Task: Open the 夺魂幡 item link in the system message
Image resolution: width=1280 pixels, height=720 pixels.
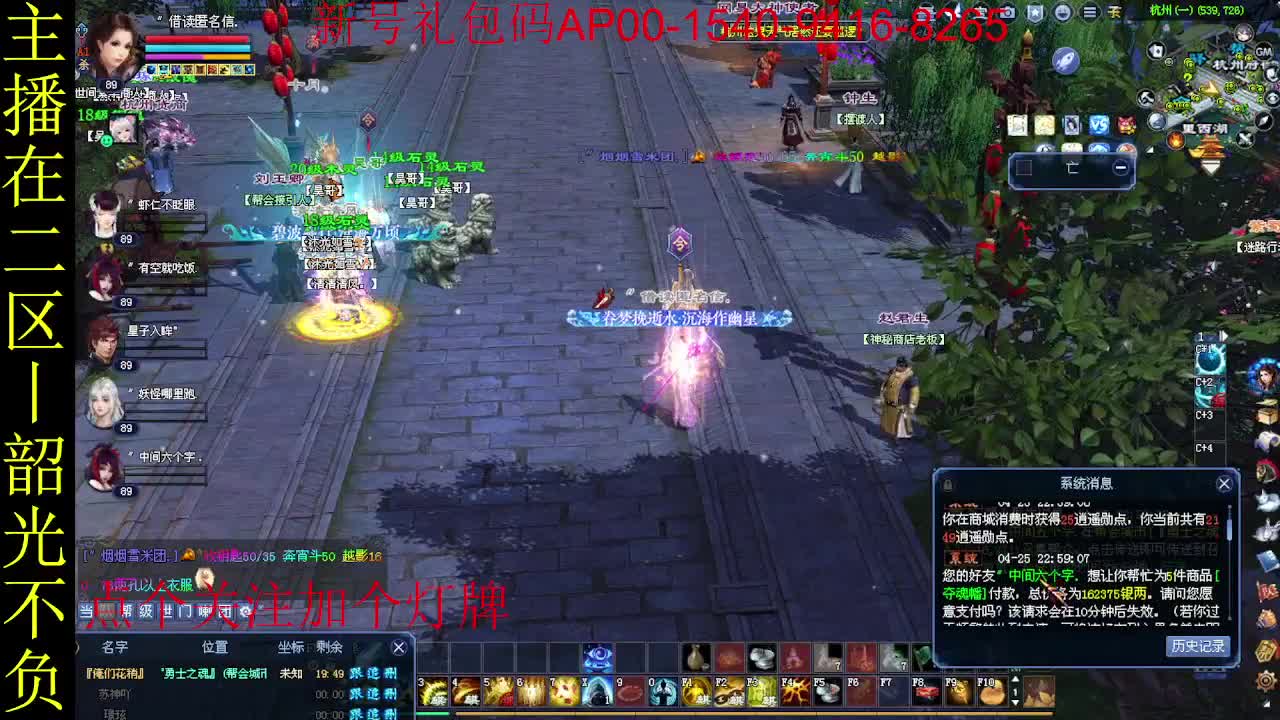Action: coord(962,592)
